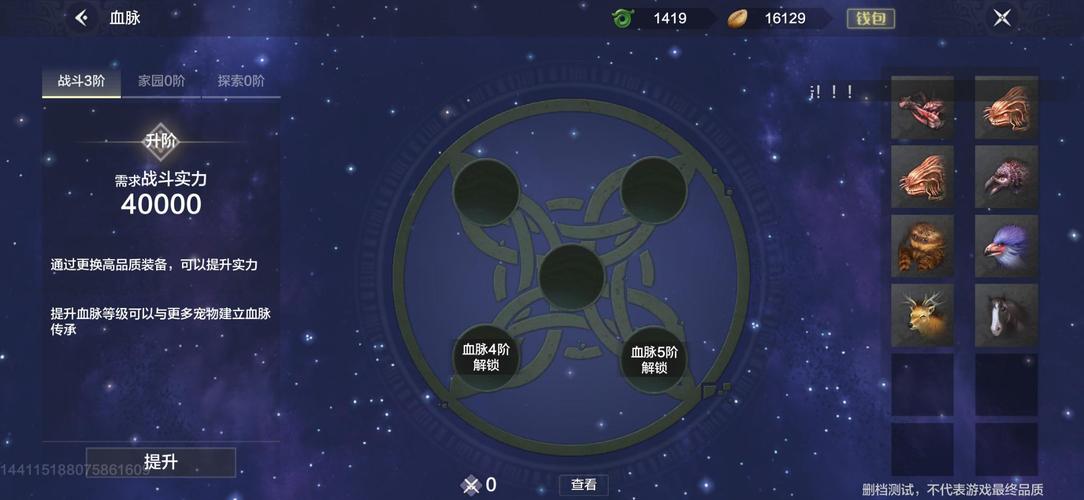Click the 提升 upgrade button
The height and width of the screenshot is (500, 1084).
click(x=161, y=462)
